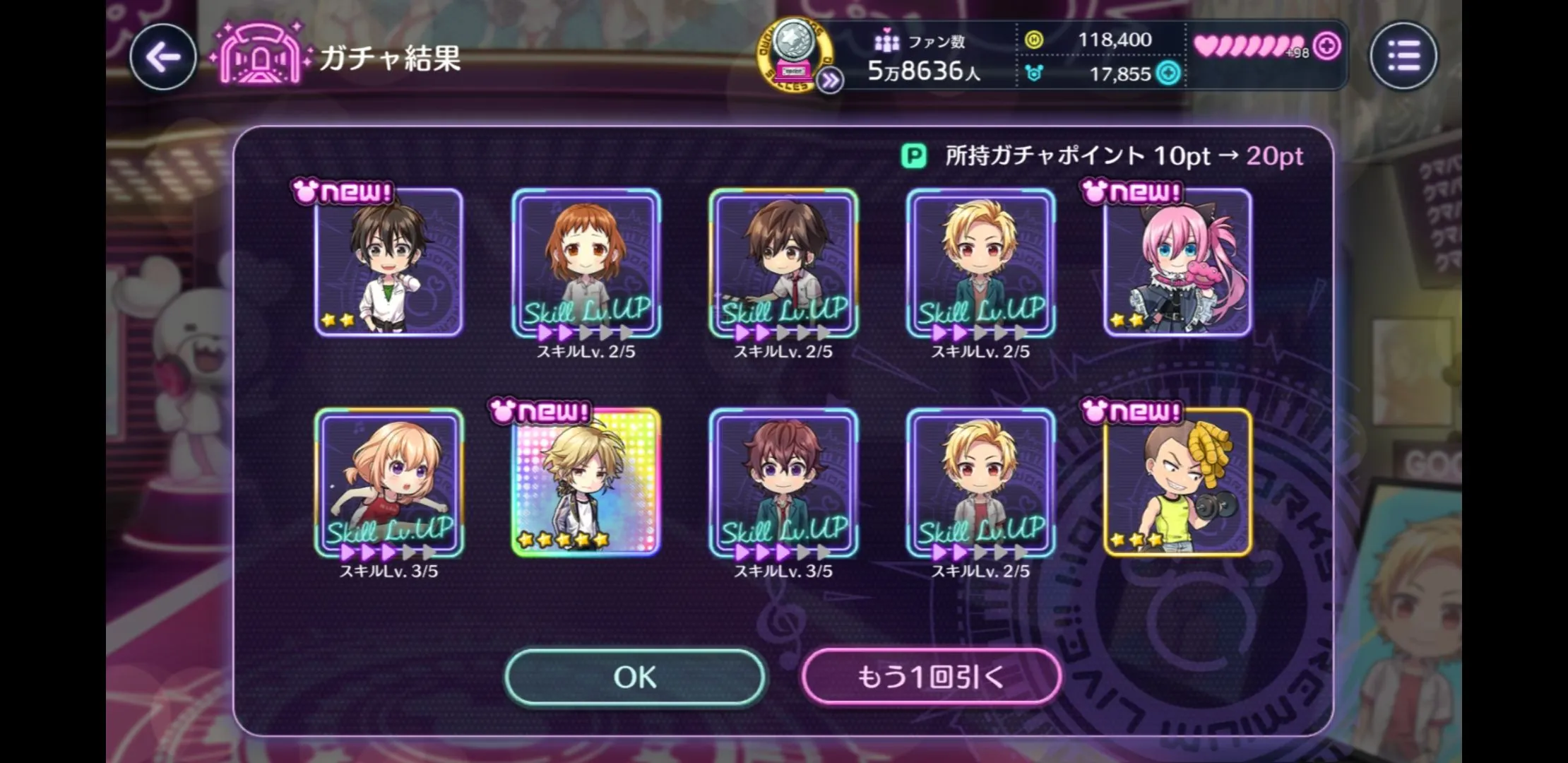
Task: Select the running girl in red card
Action: [389, 483]
